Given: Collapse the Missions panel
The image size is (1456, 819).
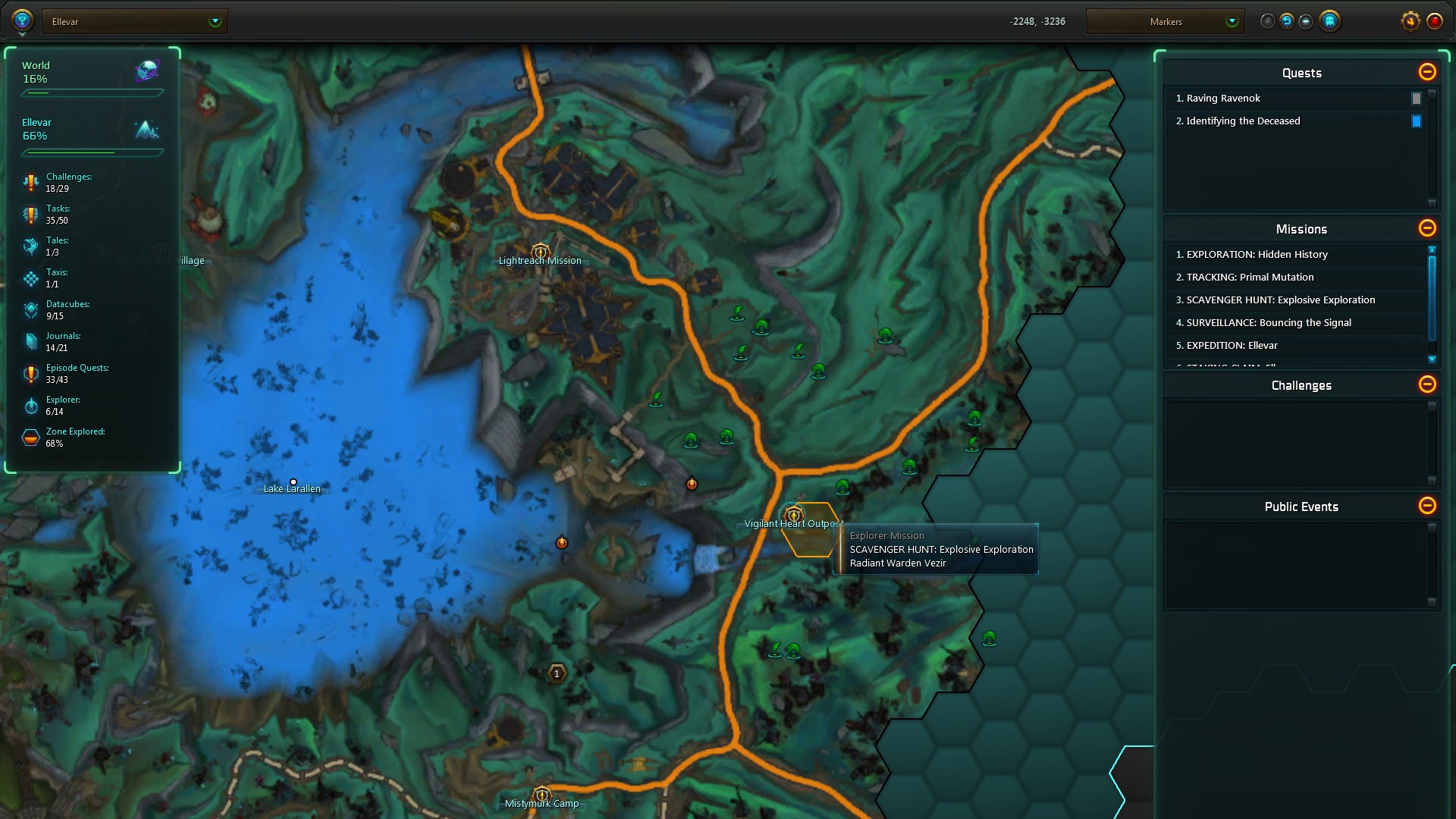Looking at the screenshot, I should tap(1426, 228).
